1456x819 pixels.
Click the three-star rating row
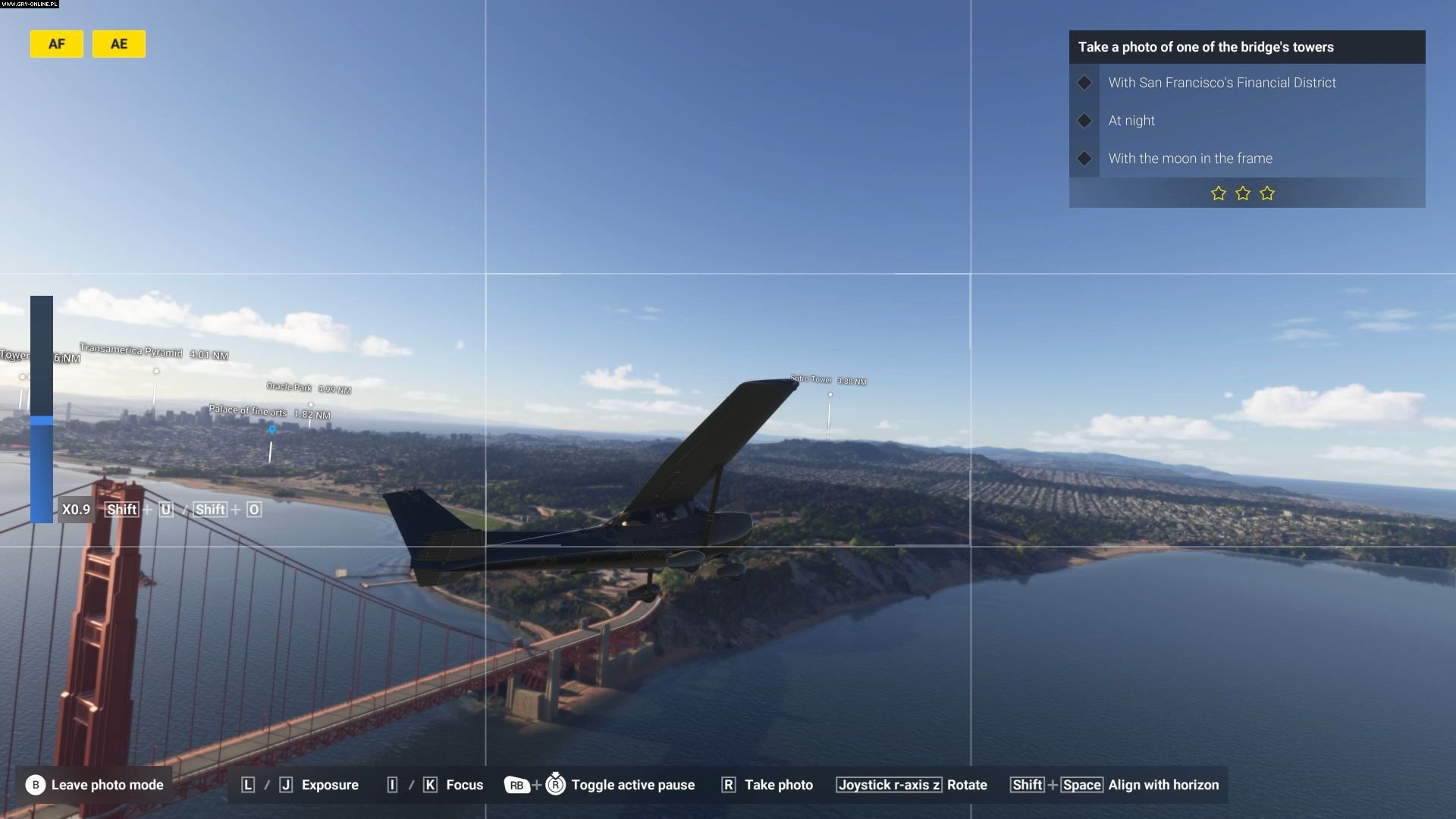1242,193
